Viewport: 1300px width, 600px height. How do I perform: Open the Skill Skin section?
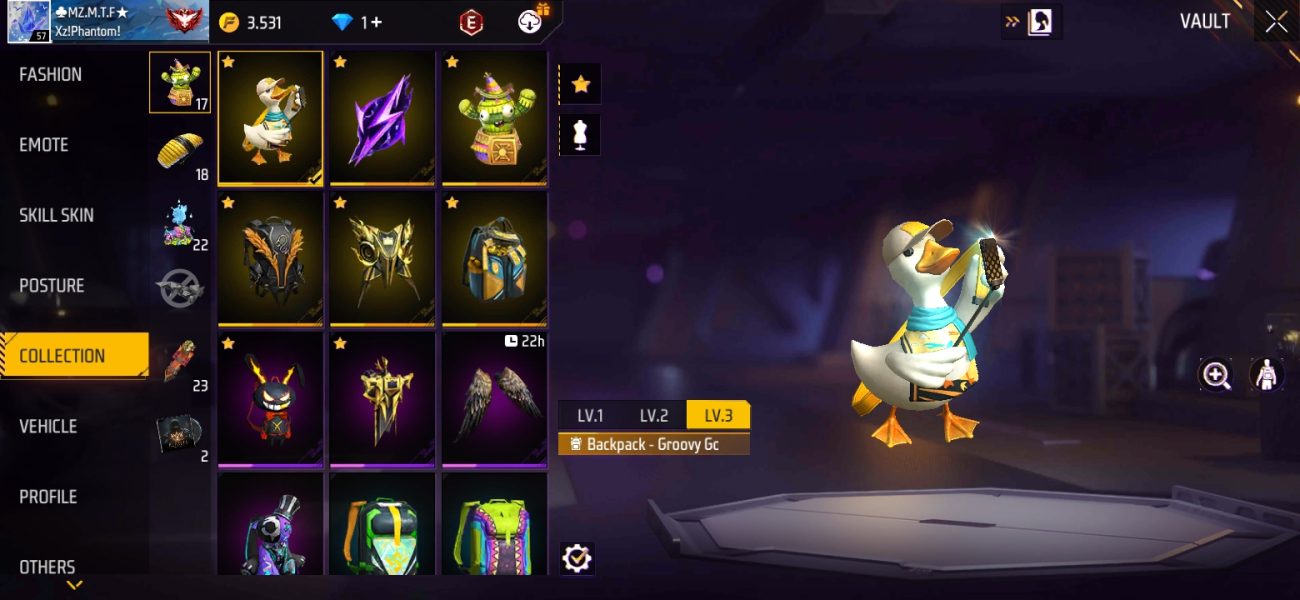point(57,215)
